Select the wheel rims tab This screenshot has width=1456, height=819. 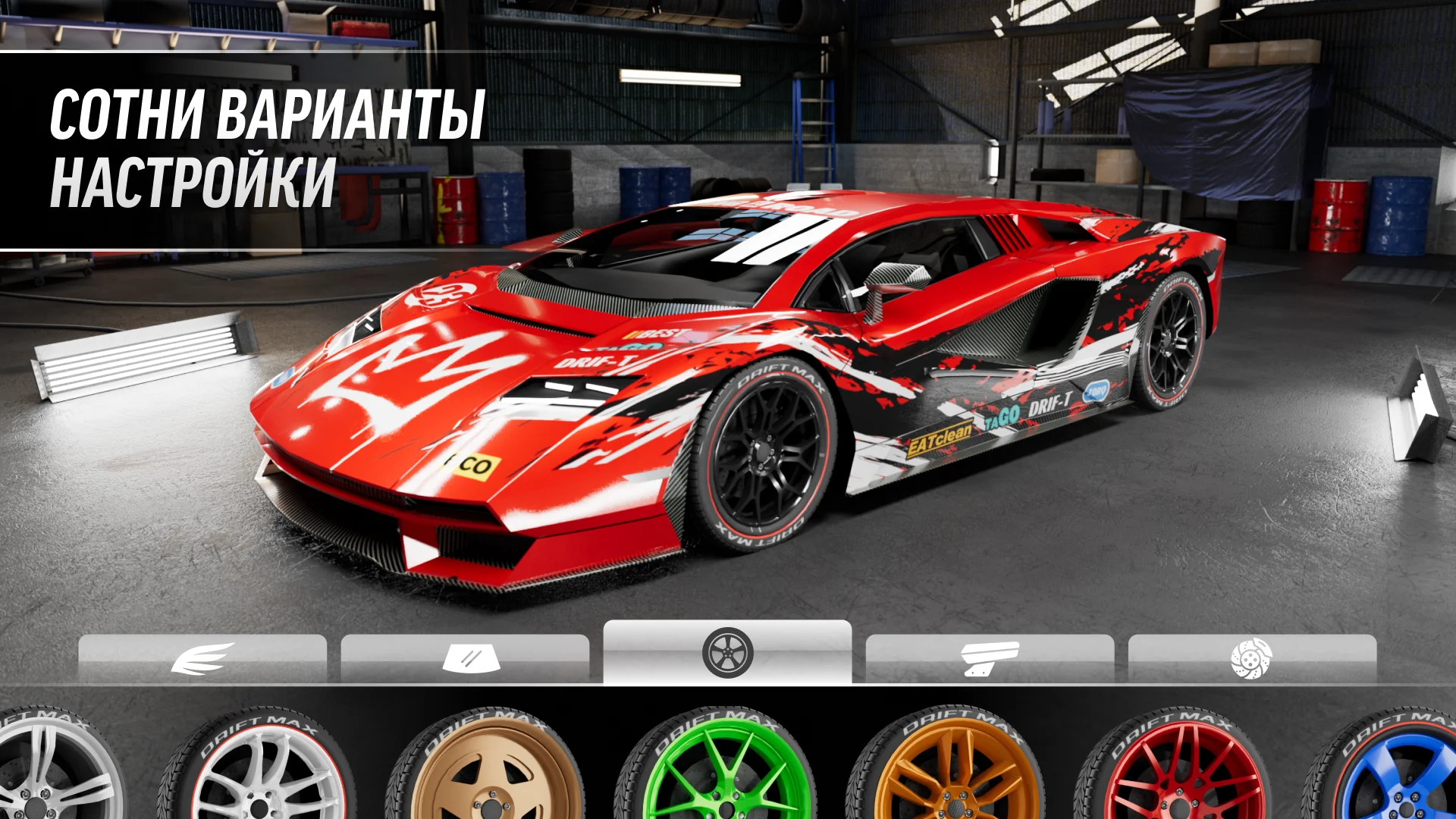[x=727, y=652]
